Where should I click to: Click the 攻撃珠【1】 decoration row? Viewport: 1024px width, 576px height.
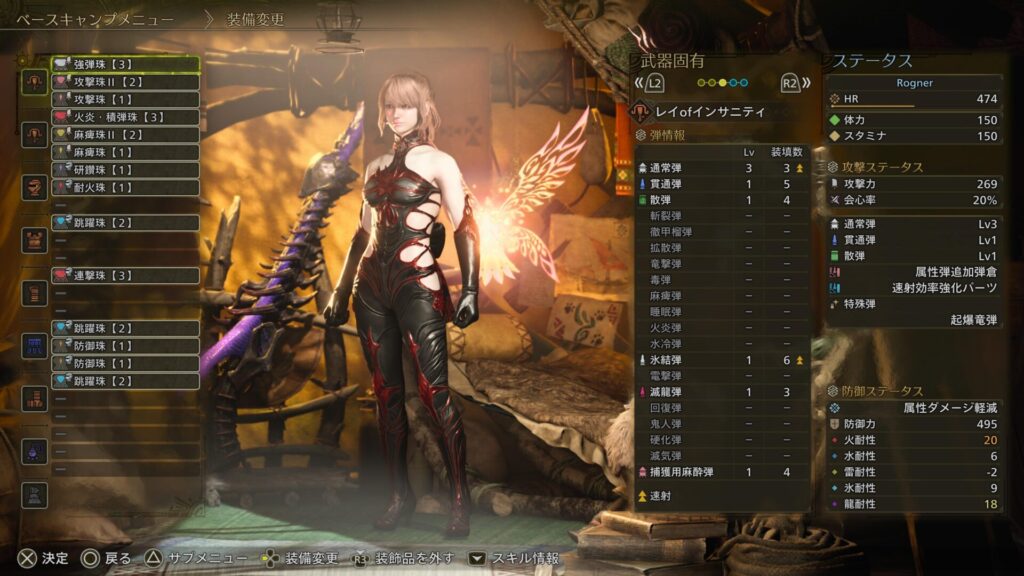pyautogui.click(x=125, y=99)
